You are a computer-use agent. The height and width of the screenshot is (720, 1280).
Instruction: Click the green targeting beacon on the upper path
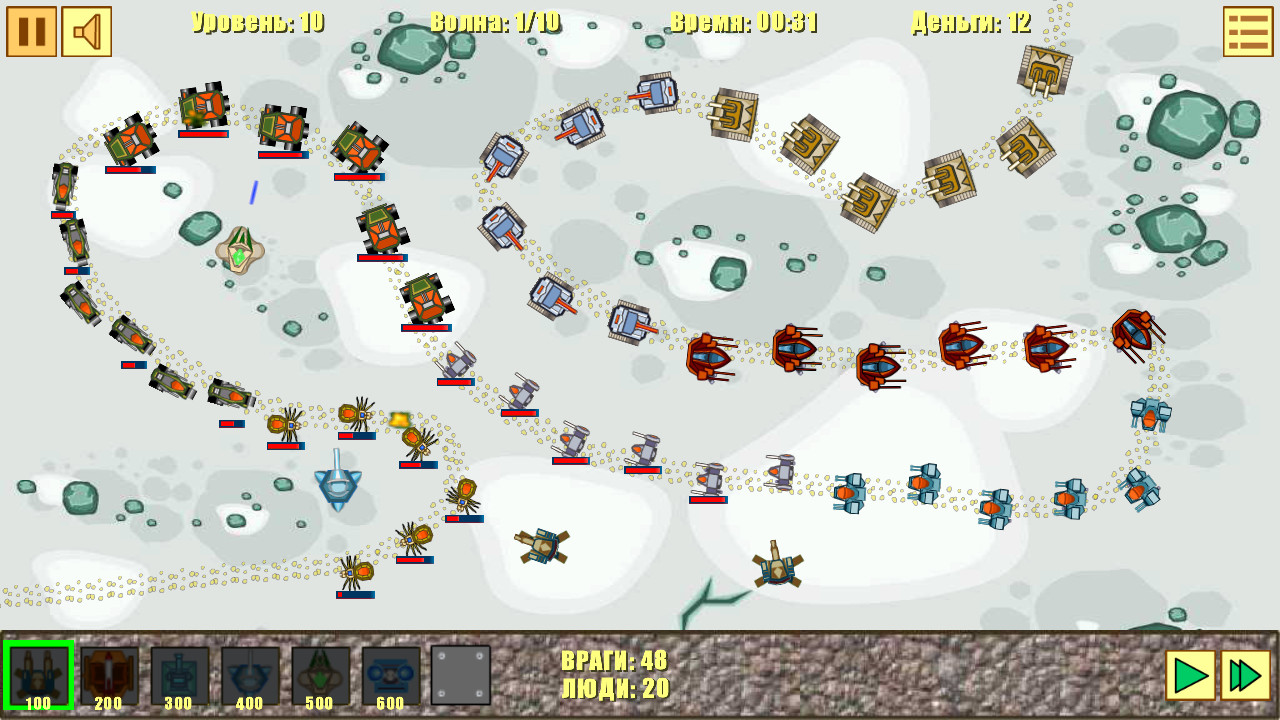point(240,250)
